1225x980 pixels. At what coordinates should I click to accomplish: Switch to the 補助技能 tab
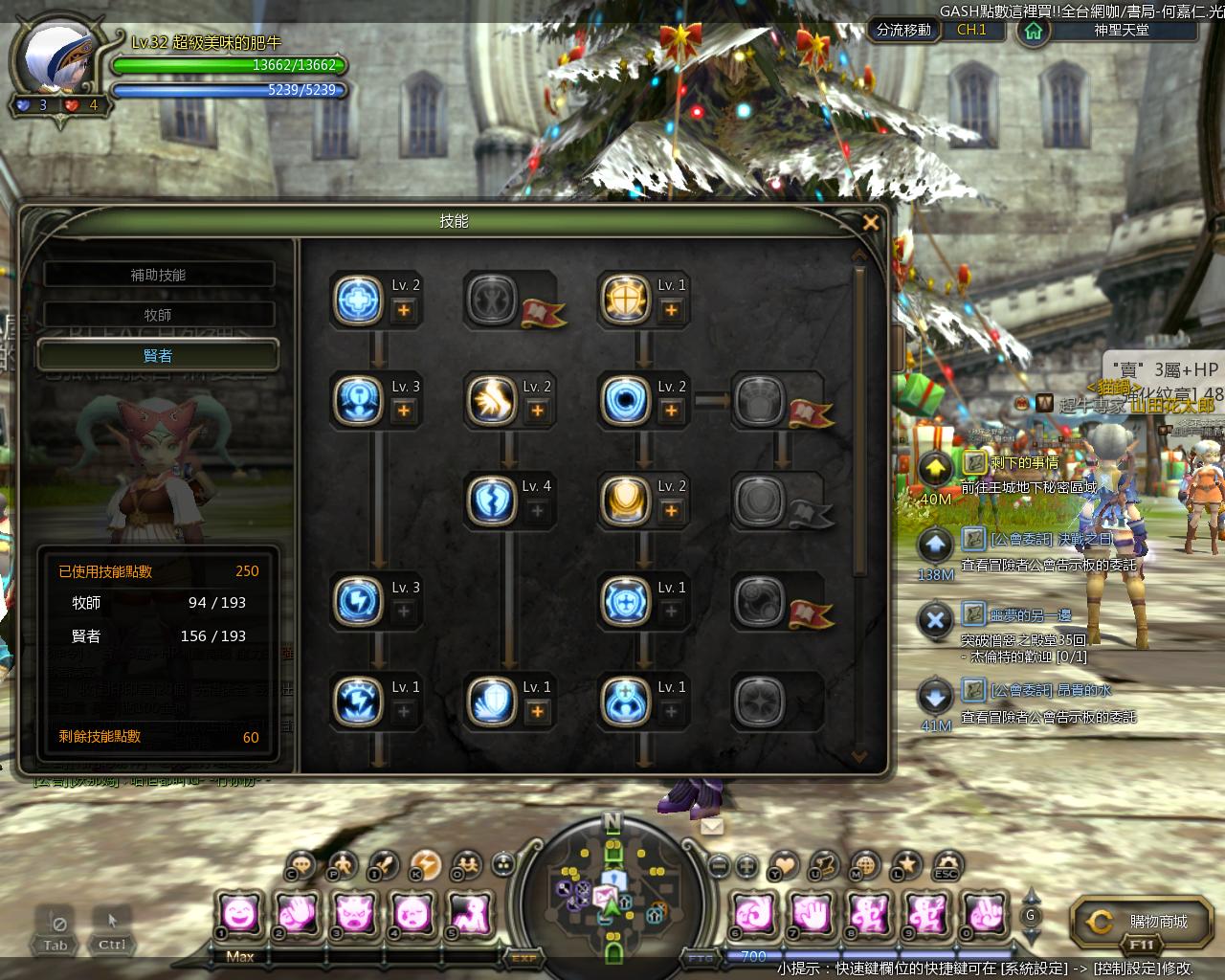(159, 275)
